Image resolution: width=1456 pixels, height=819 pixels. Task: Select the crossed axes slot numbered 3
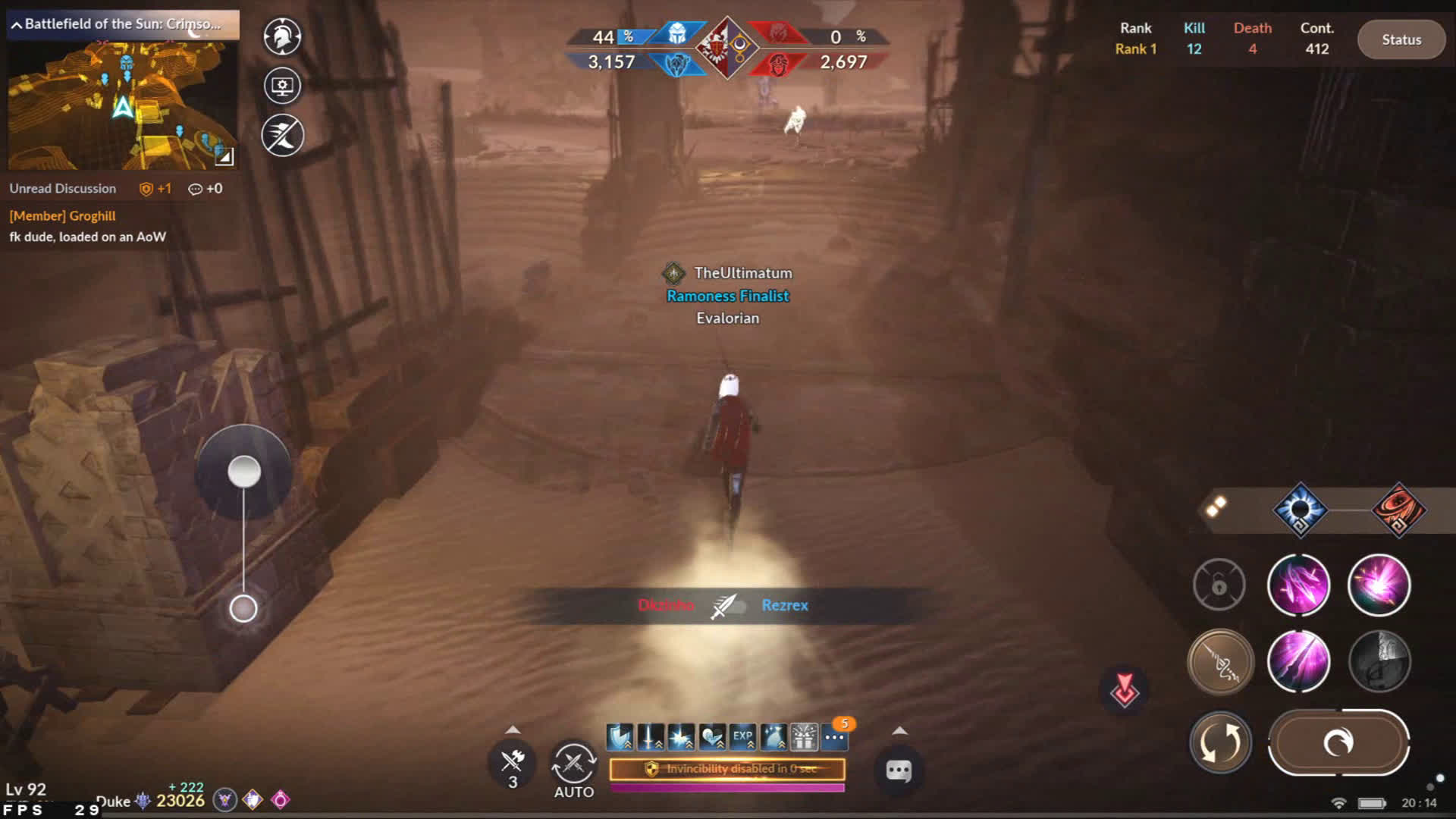[513, 763]
